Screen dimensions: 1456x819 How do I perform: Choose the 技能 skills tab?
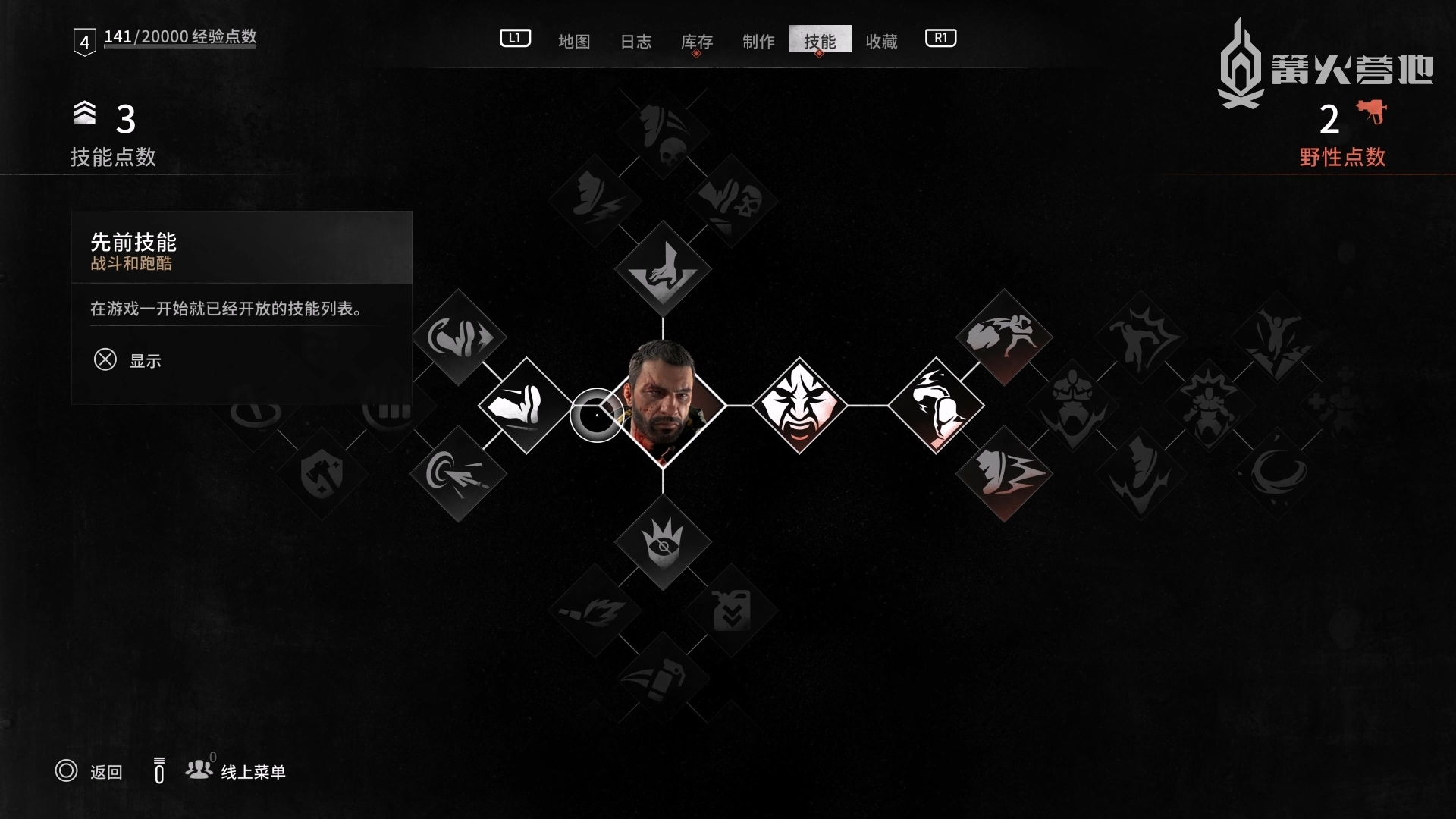[820, 40]
